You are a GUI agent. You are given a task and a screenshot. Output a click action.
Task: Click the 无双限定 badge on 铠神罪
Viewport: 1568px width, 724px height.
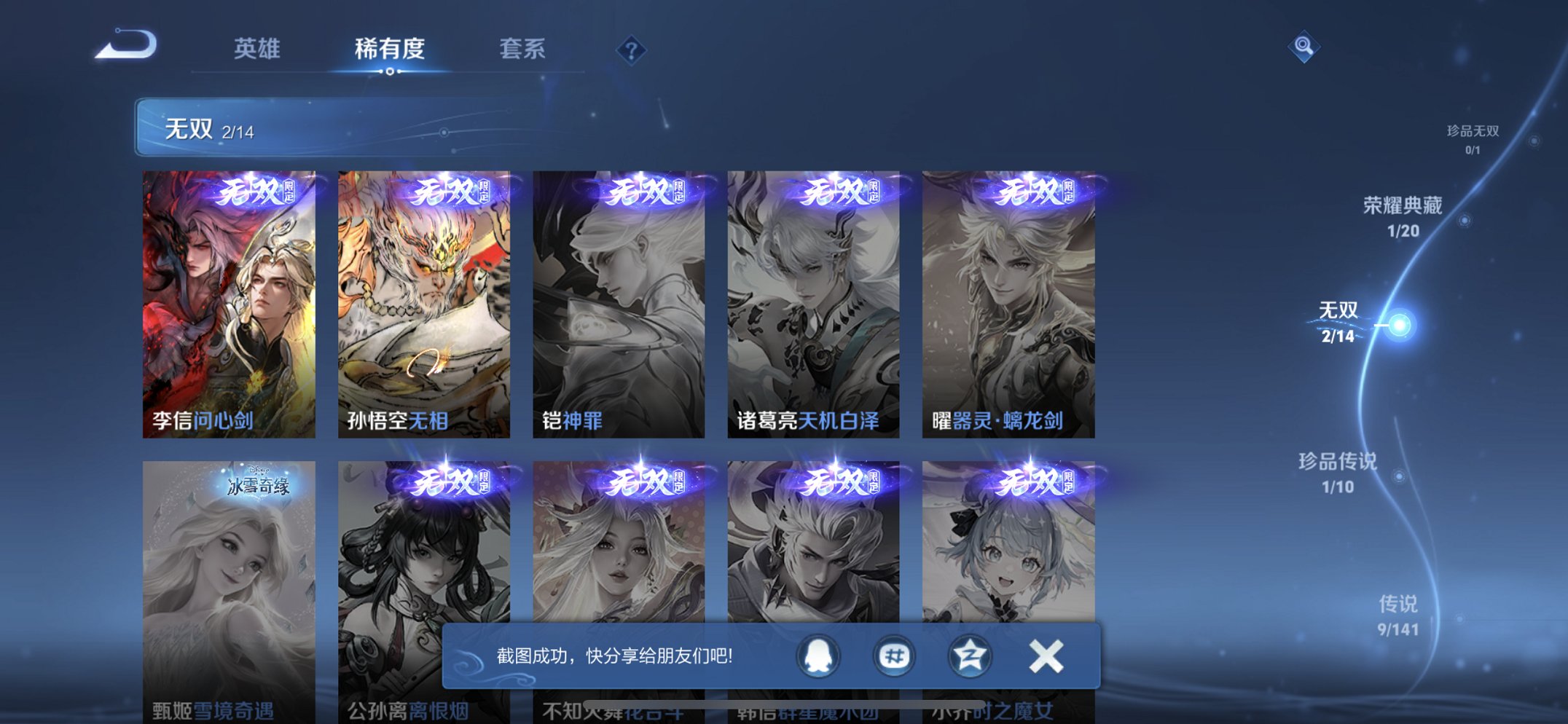[x=646, y=192]
